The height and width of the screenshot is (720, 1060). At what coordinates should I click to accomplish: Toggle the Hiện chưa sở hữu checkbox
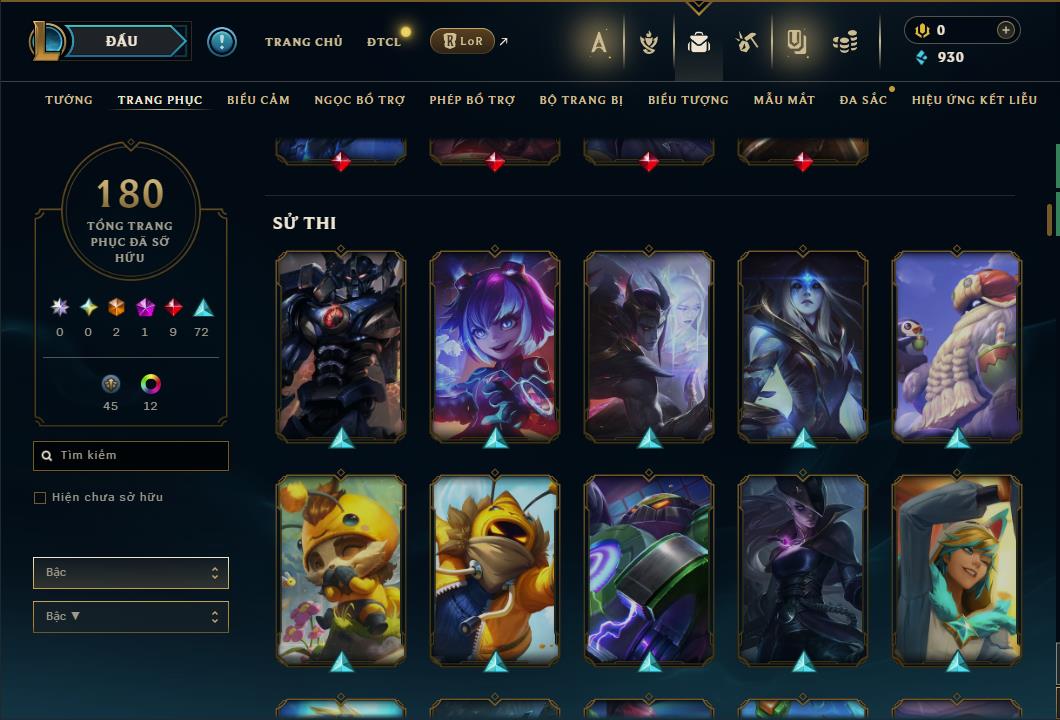pyautogui.click(x=40, y=498)
